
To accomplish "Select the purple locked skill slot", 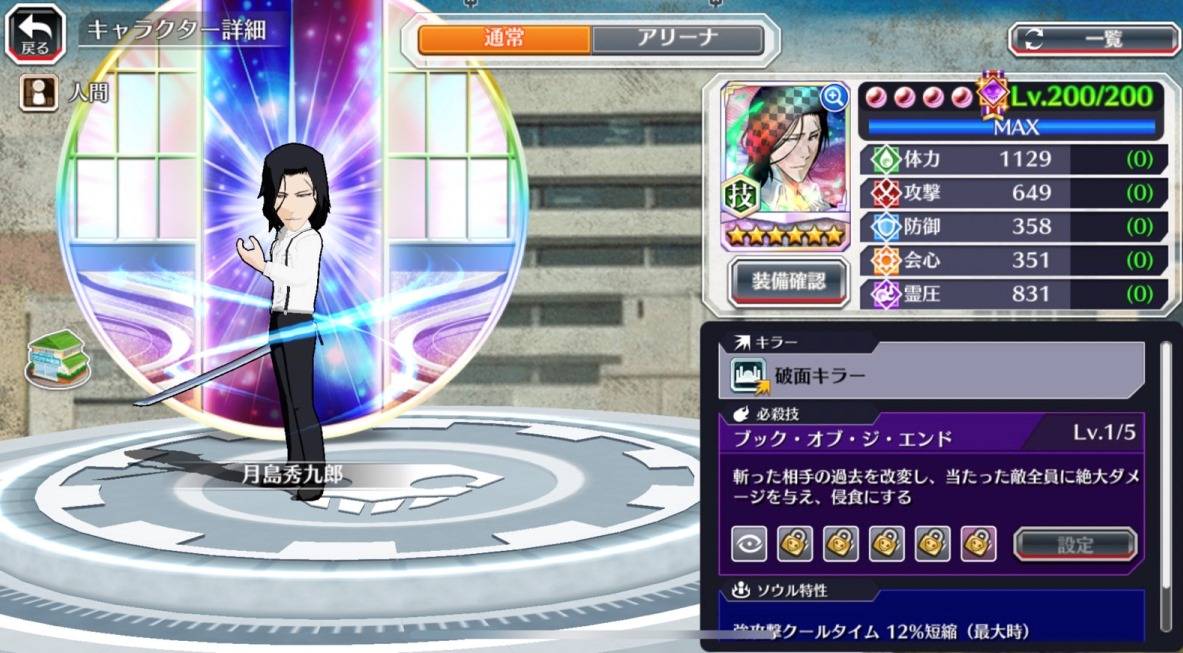I will (977, 544).
